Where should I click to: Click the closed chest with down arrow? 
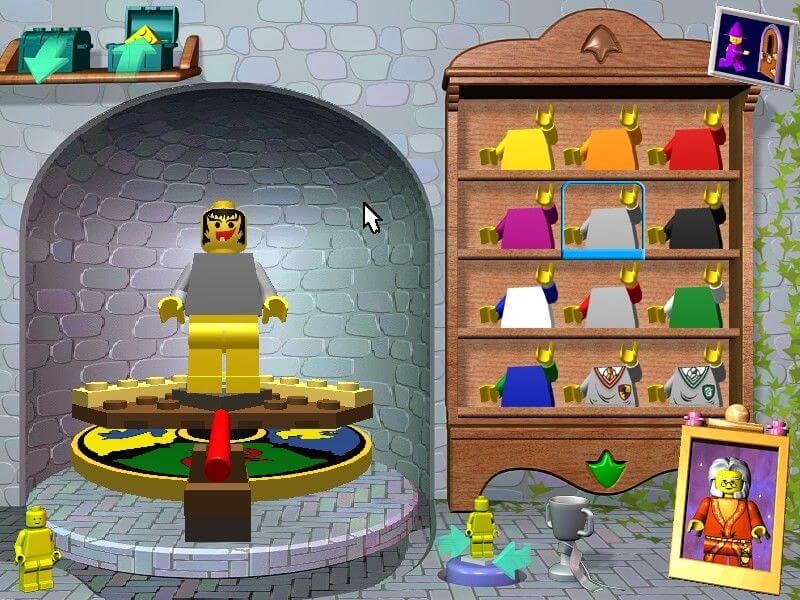click(52, 52)
